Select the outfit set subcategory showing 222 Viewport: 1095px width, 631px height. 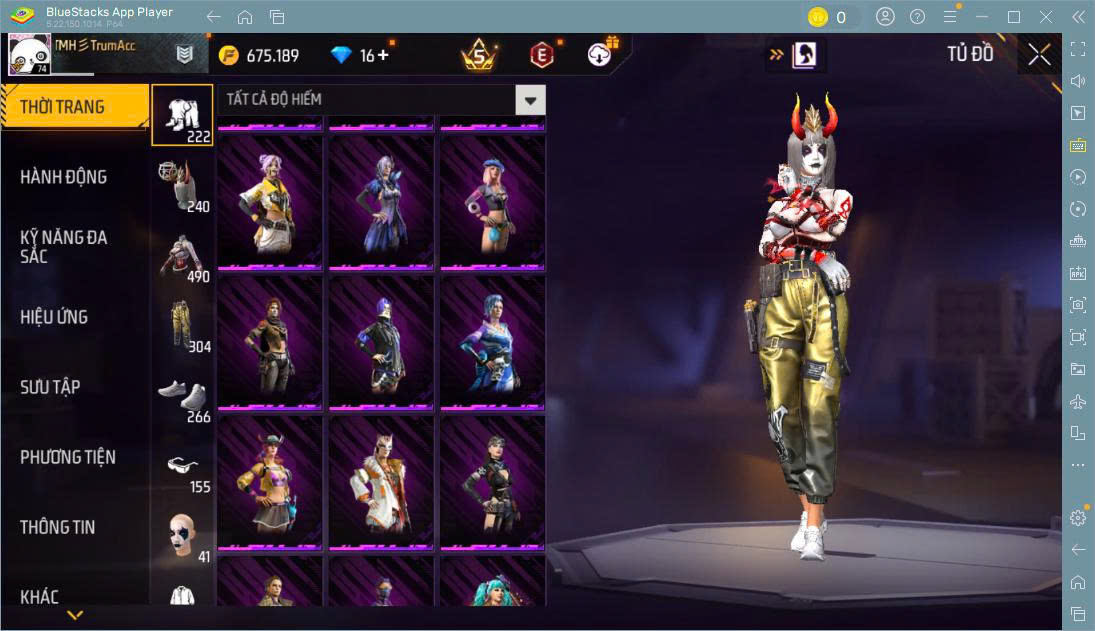click(182, 114)
